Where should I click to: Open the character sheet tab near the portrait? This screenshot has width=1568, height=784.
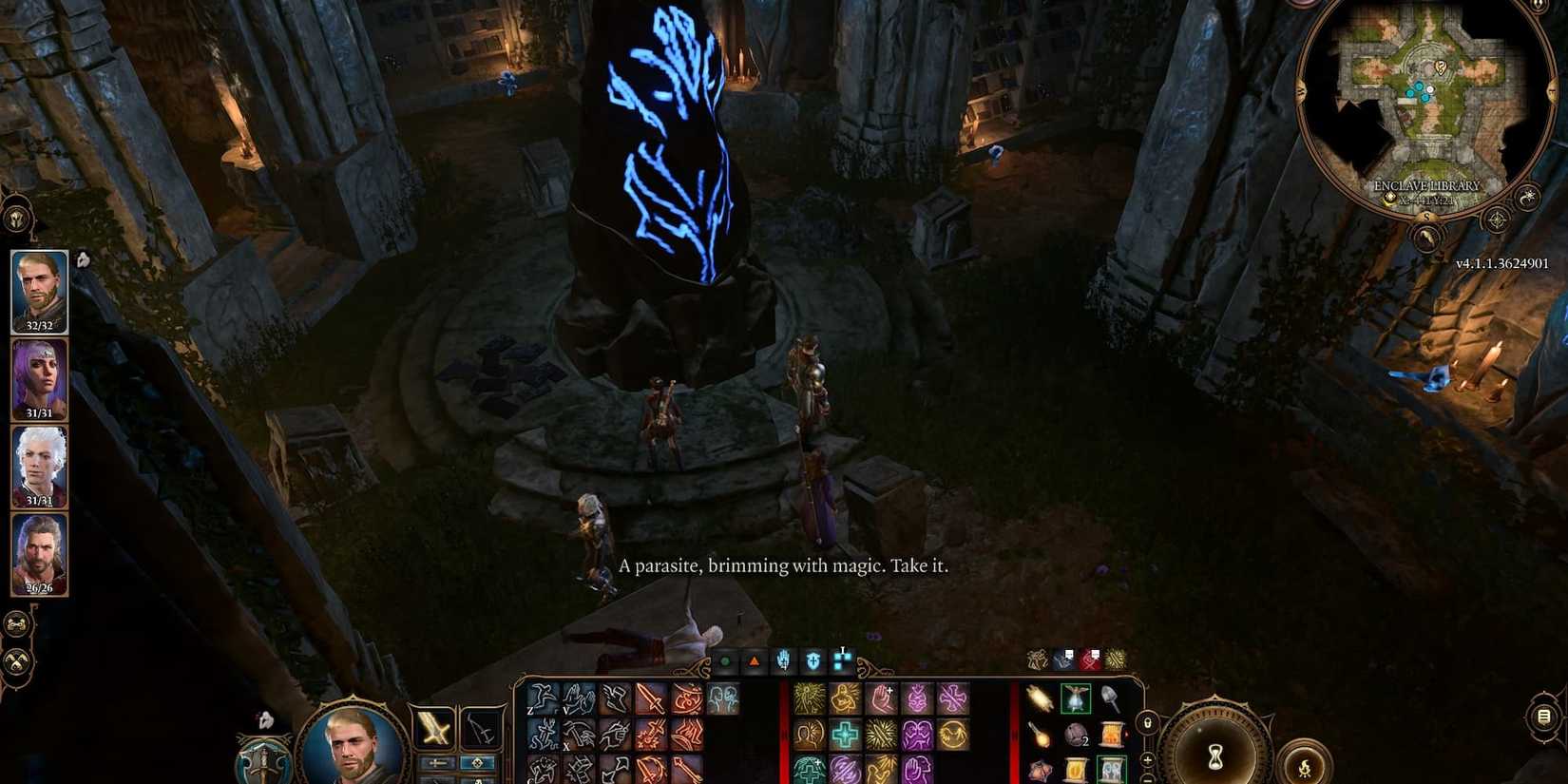coord(262,758)
